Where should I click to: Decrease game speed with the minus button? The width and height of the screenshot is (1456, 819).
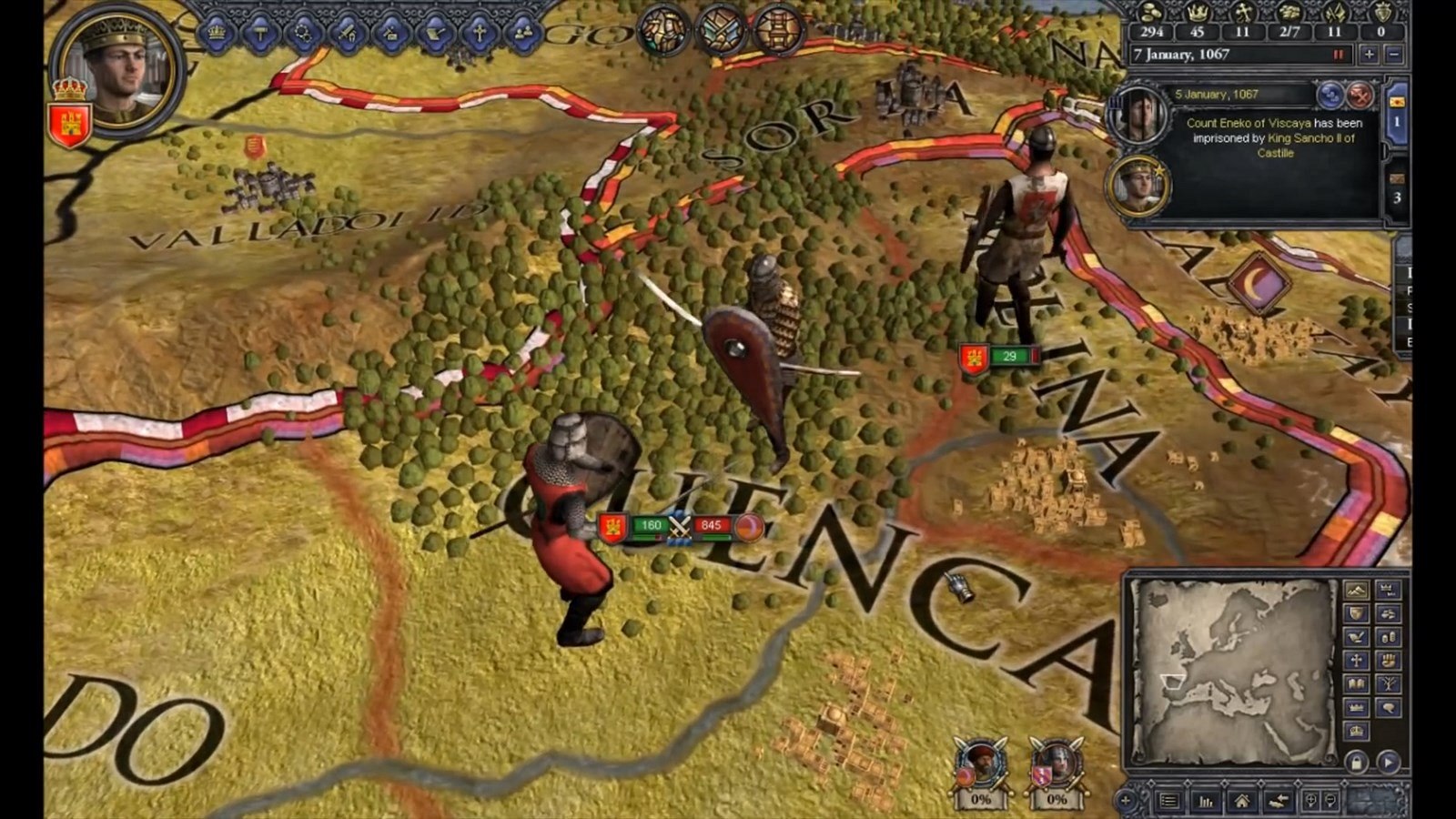(x=1393, y=55)
